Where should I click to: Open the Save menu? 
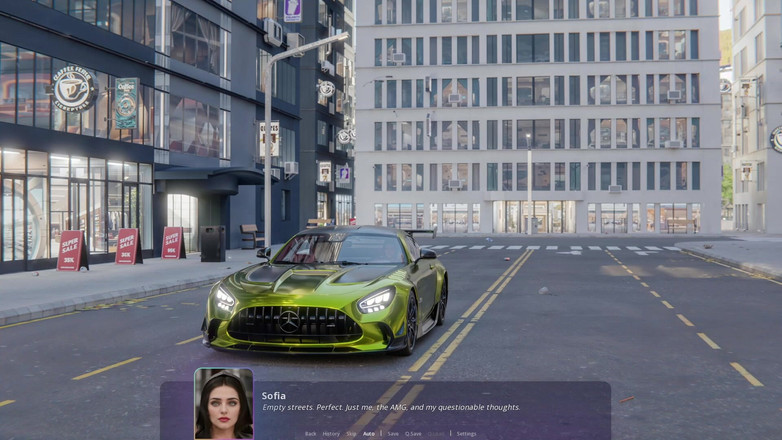(393, 434)
